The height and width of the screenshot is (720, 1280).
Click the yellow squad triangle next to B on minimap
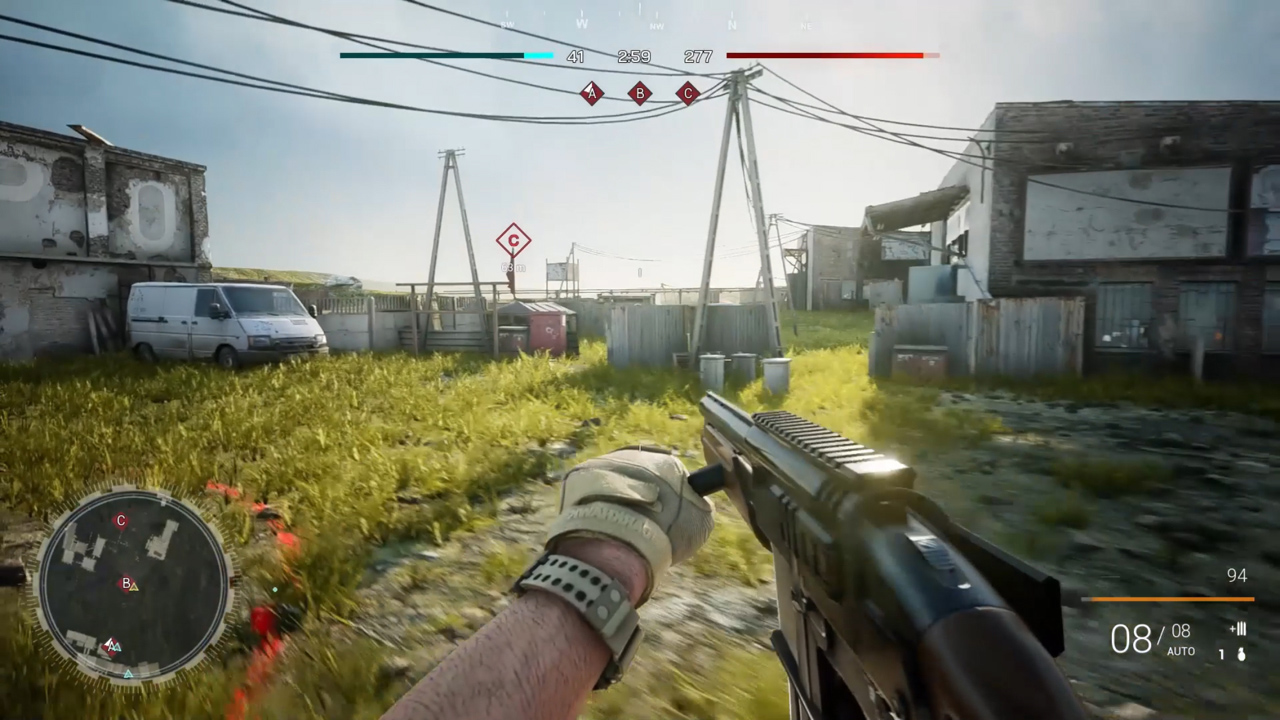(x=134, y=587)
